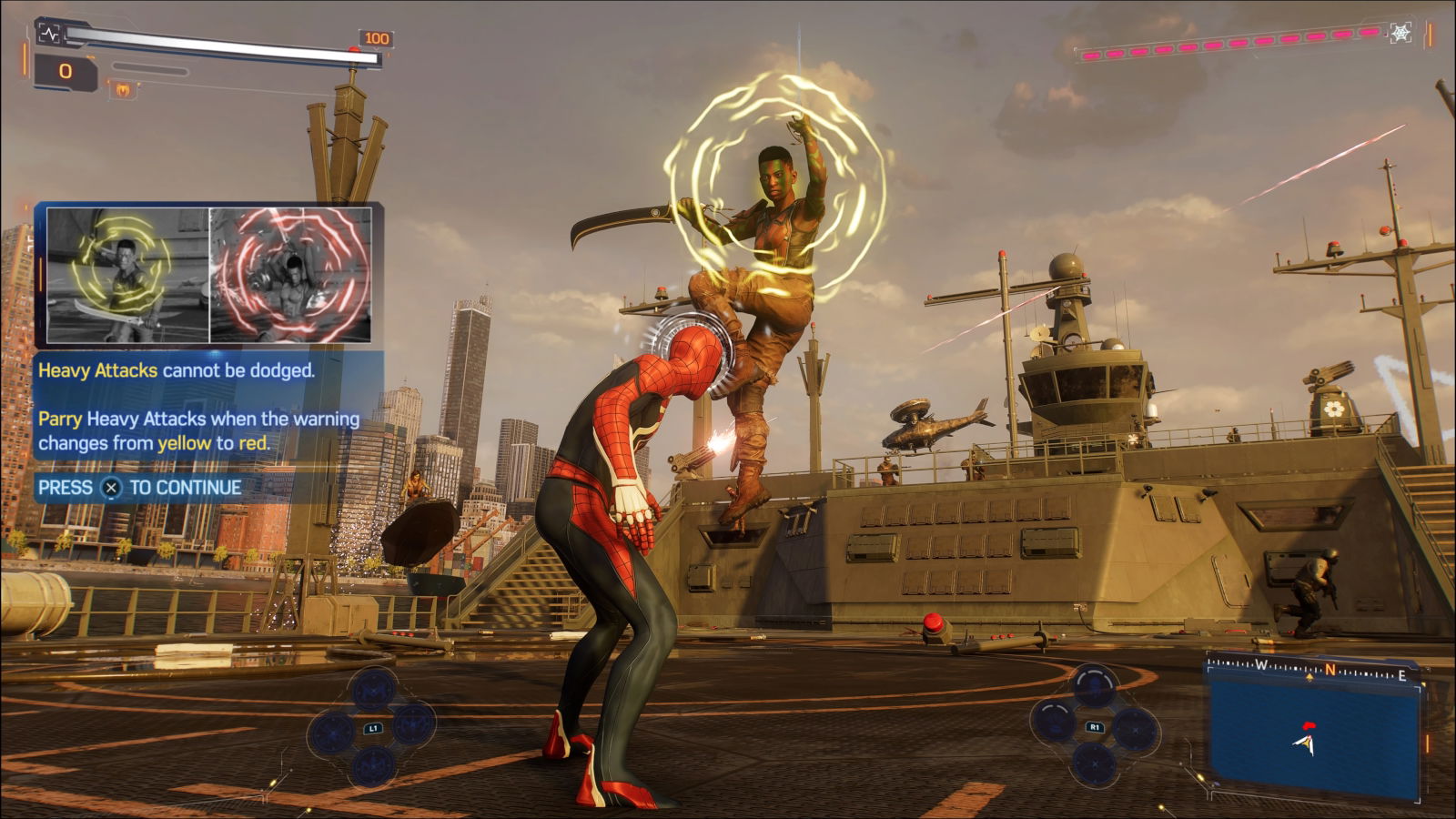Click the web icon beside the pink bar
The width and height of the screenshot is (1456, 819).
pos(1400,34)
